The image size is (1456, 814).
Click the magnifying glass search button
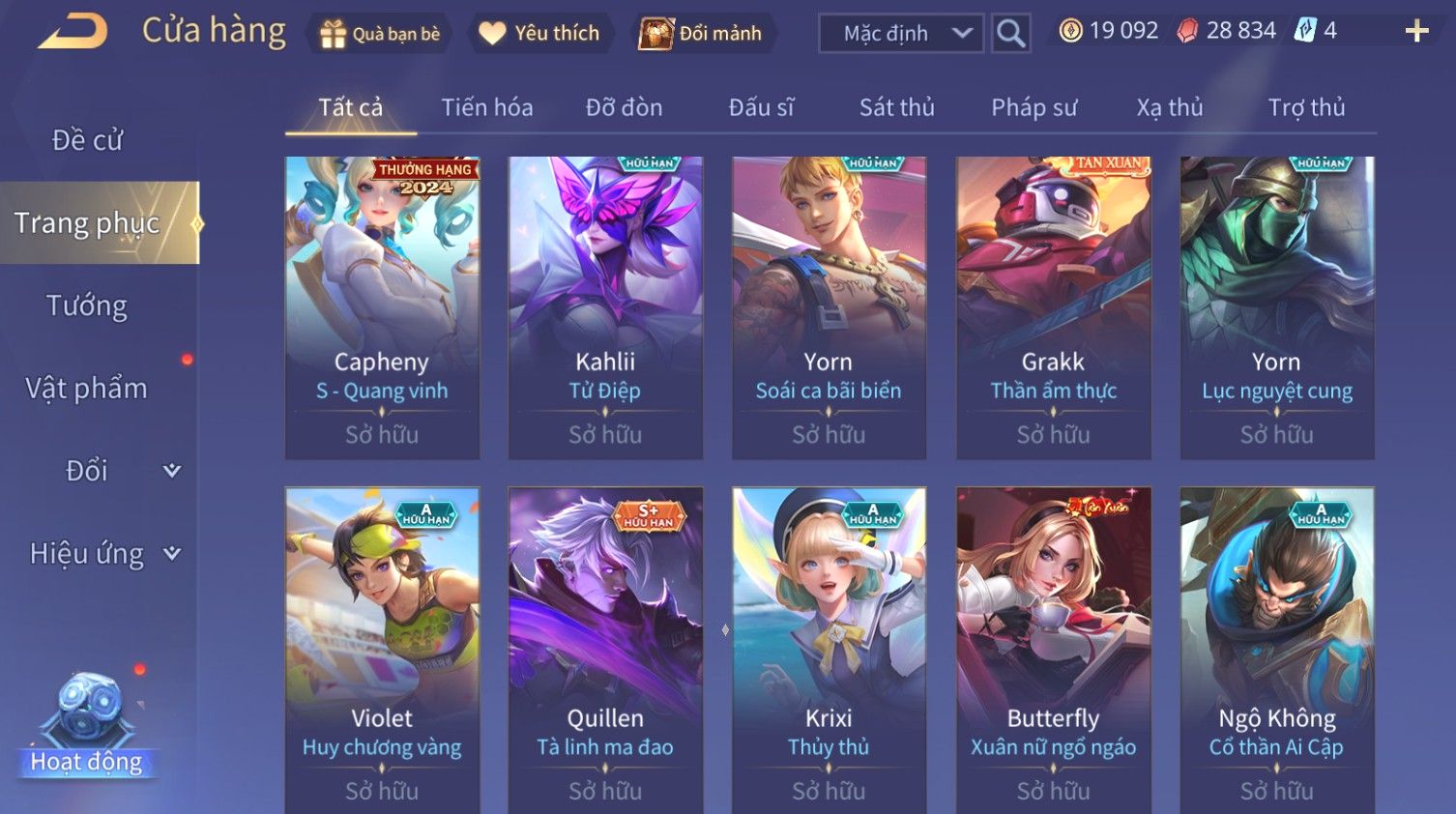point(1010,34)
